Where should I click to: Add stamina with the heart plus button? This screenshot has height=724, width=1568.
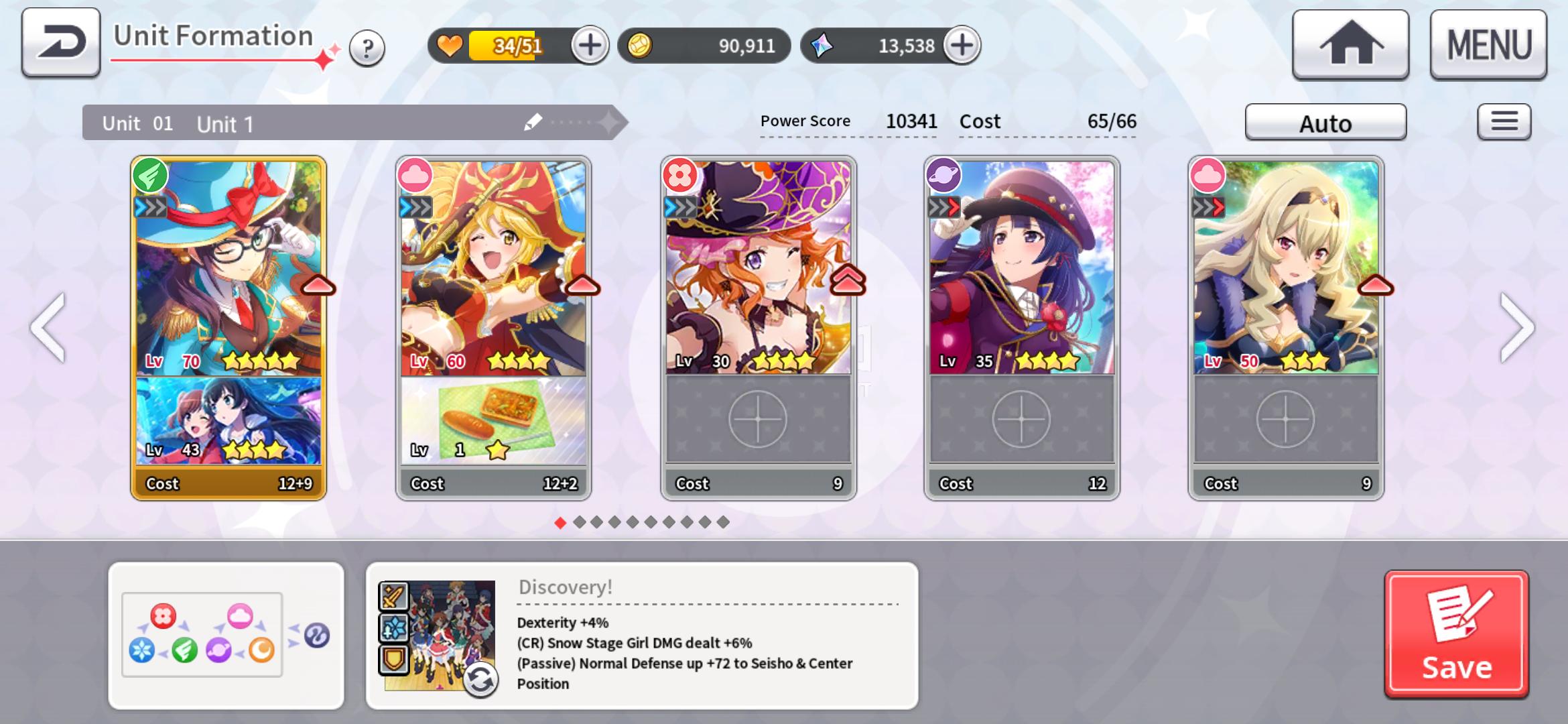[x=589, y=46]
